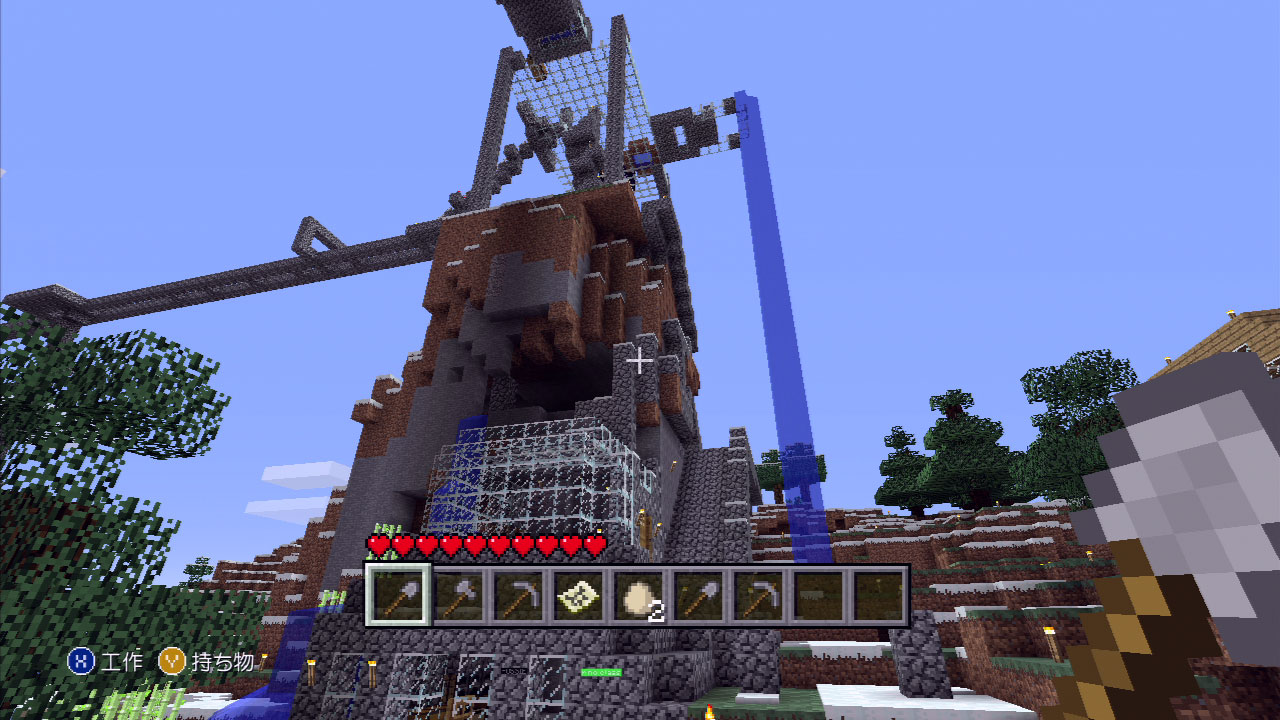Select the stone axe hotbar slot
The height and width of the screenshot is (720, 1280).
(x=459, y=596)
